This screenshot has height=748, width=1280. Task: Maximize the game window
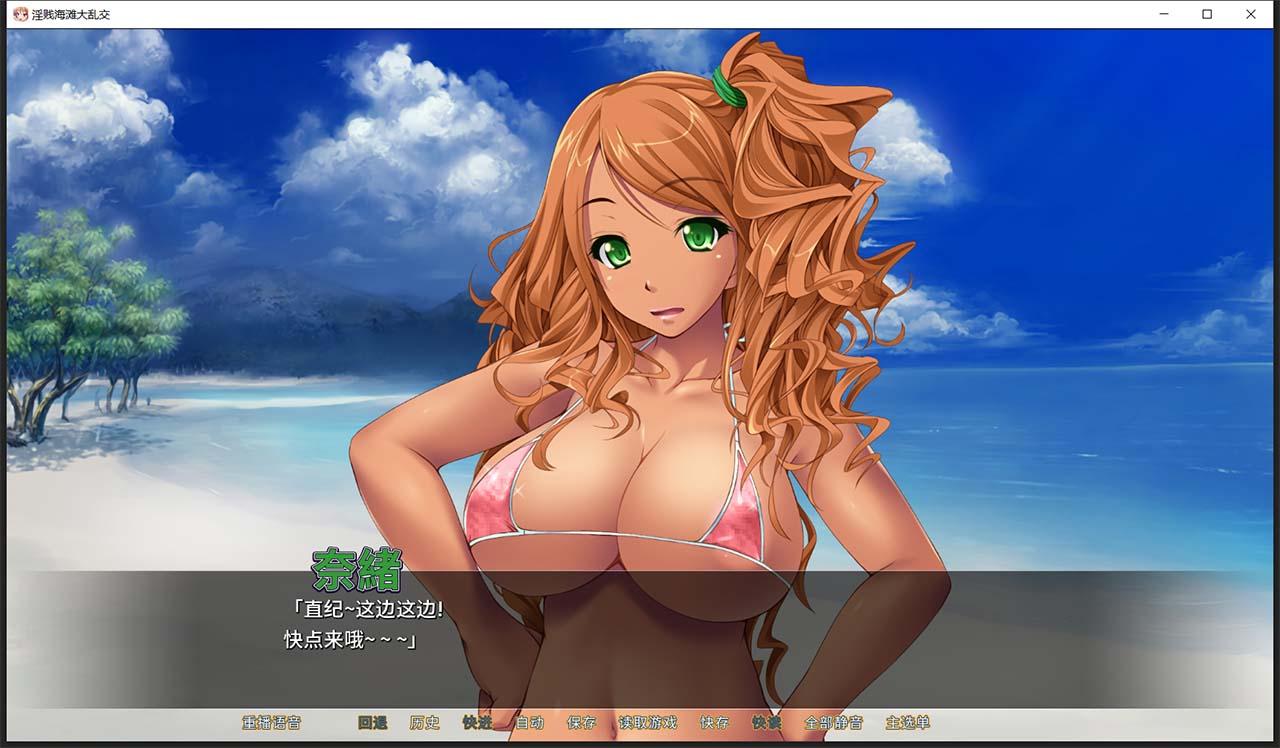pos(1207,14)
